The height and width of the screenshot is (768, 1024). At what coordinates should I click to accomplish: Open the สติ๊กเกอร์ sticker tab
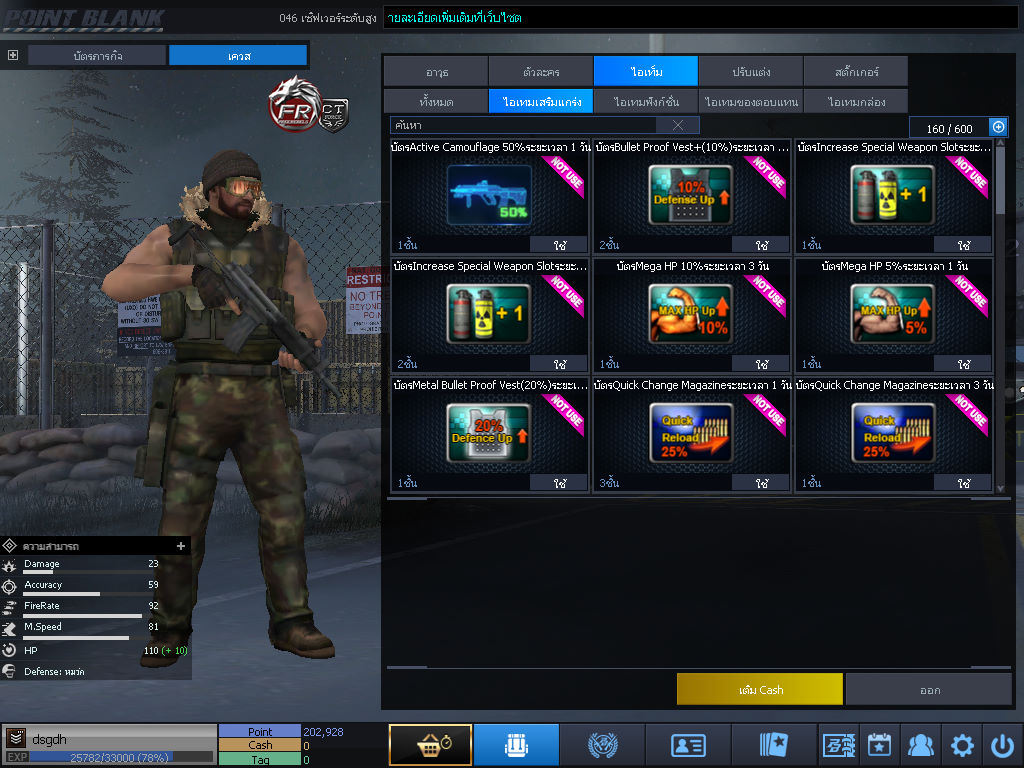tap(855, 71)
